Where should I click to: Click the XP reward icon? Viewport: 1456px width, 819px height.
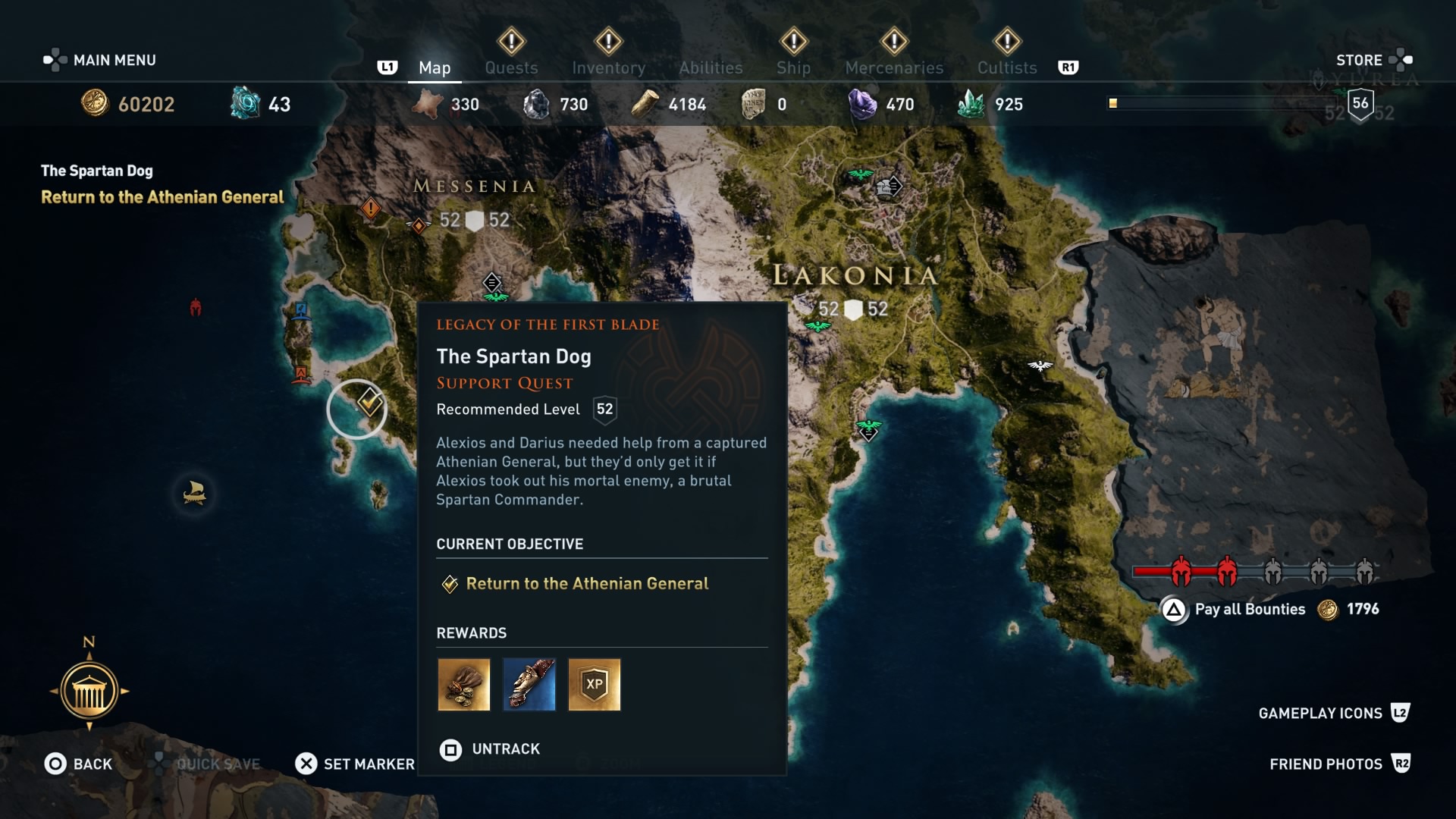tap(595, 685)
